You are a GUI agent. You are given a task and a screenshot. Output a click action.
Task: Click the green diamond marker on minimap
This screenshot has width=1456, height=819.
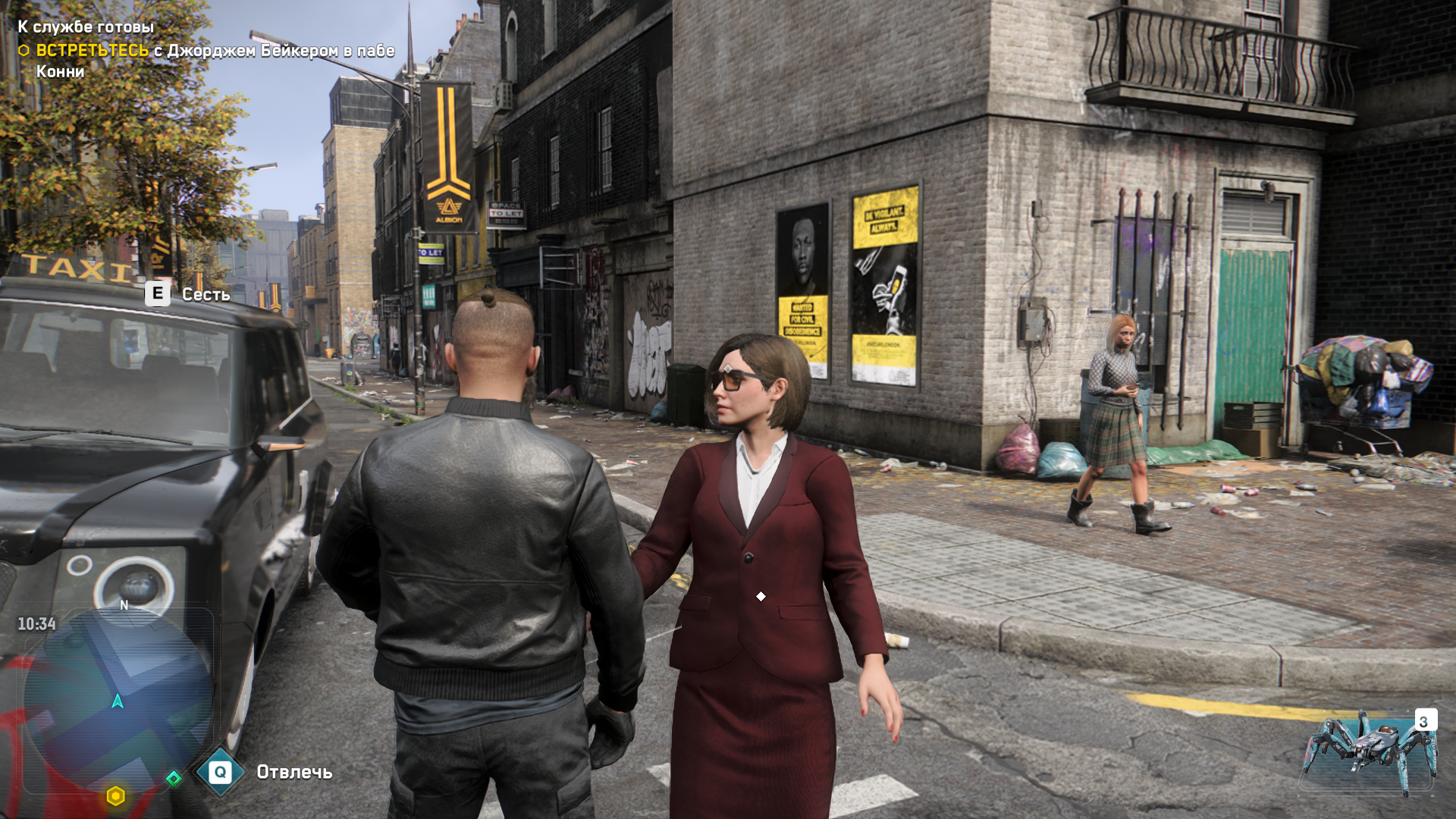point(174,779)
